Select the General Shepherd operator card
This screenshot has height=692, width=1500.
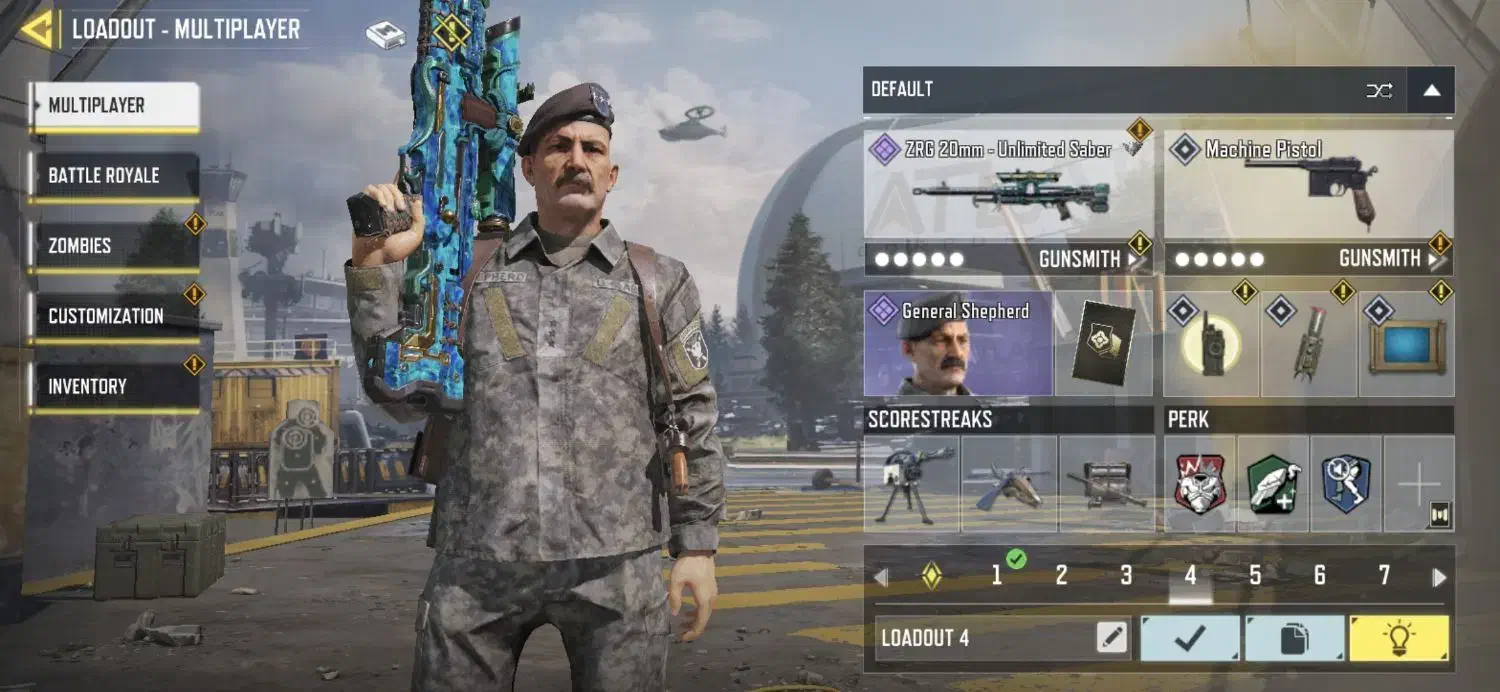(957, 344)
